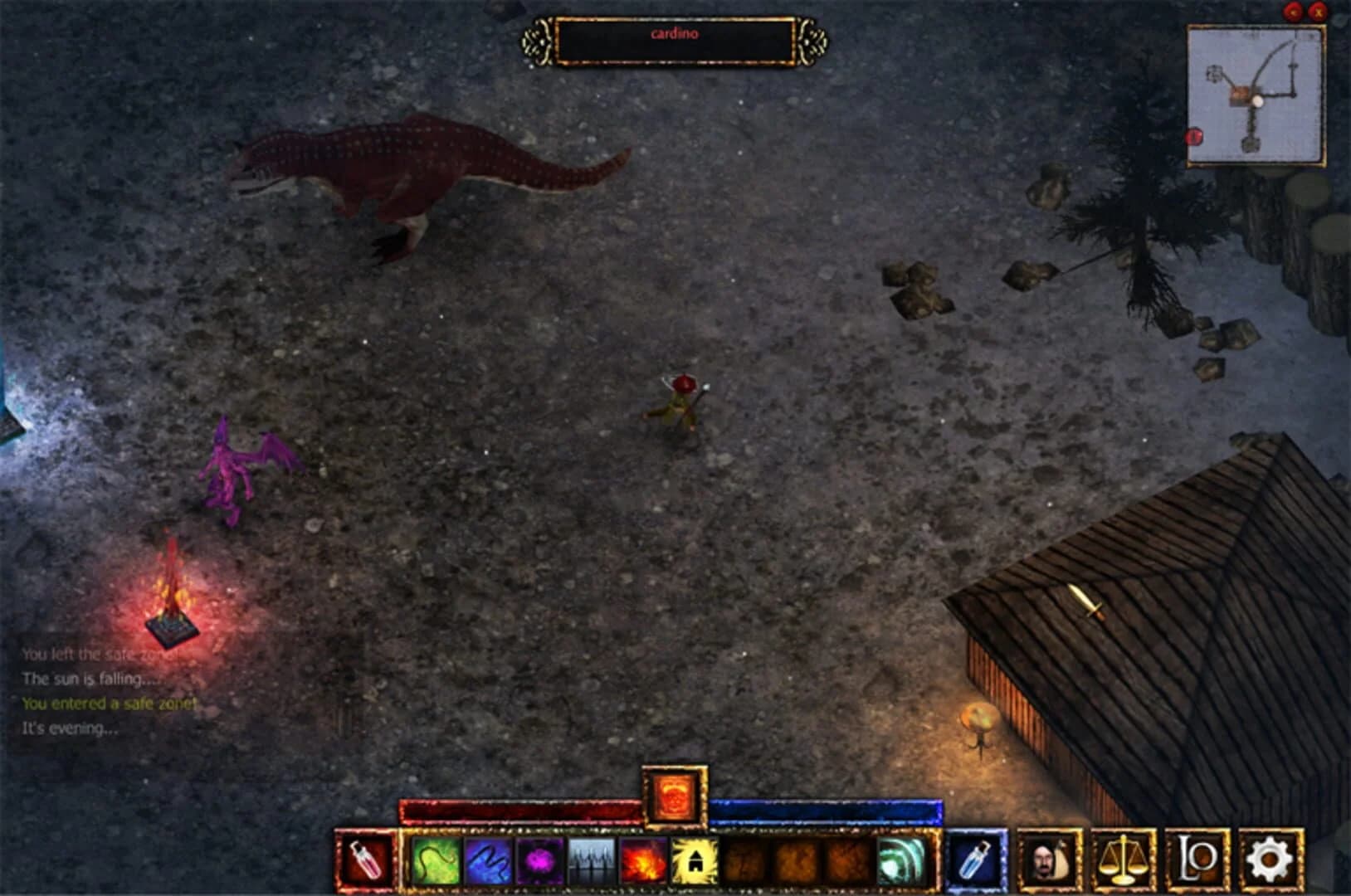Collapse the minimap with the arrow button
Image resolution: width=1351 pixels, height=896 pixels.
1290,12
